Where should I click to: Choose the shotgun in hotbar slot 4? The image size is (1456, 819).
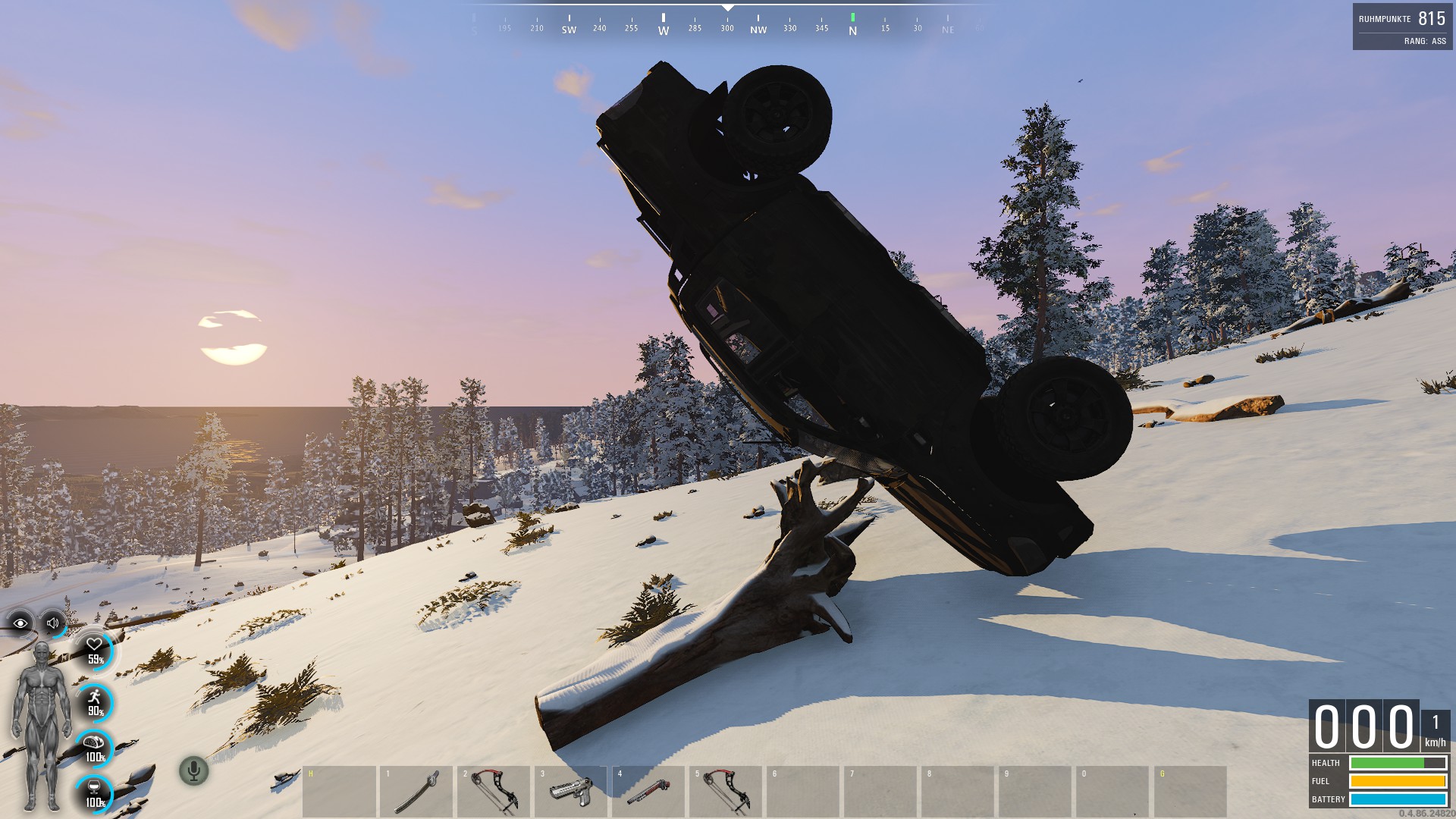click(648, 791)
